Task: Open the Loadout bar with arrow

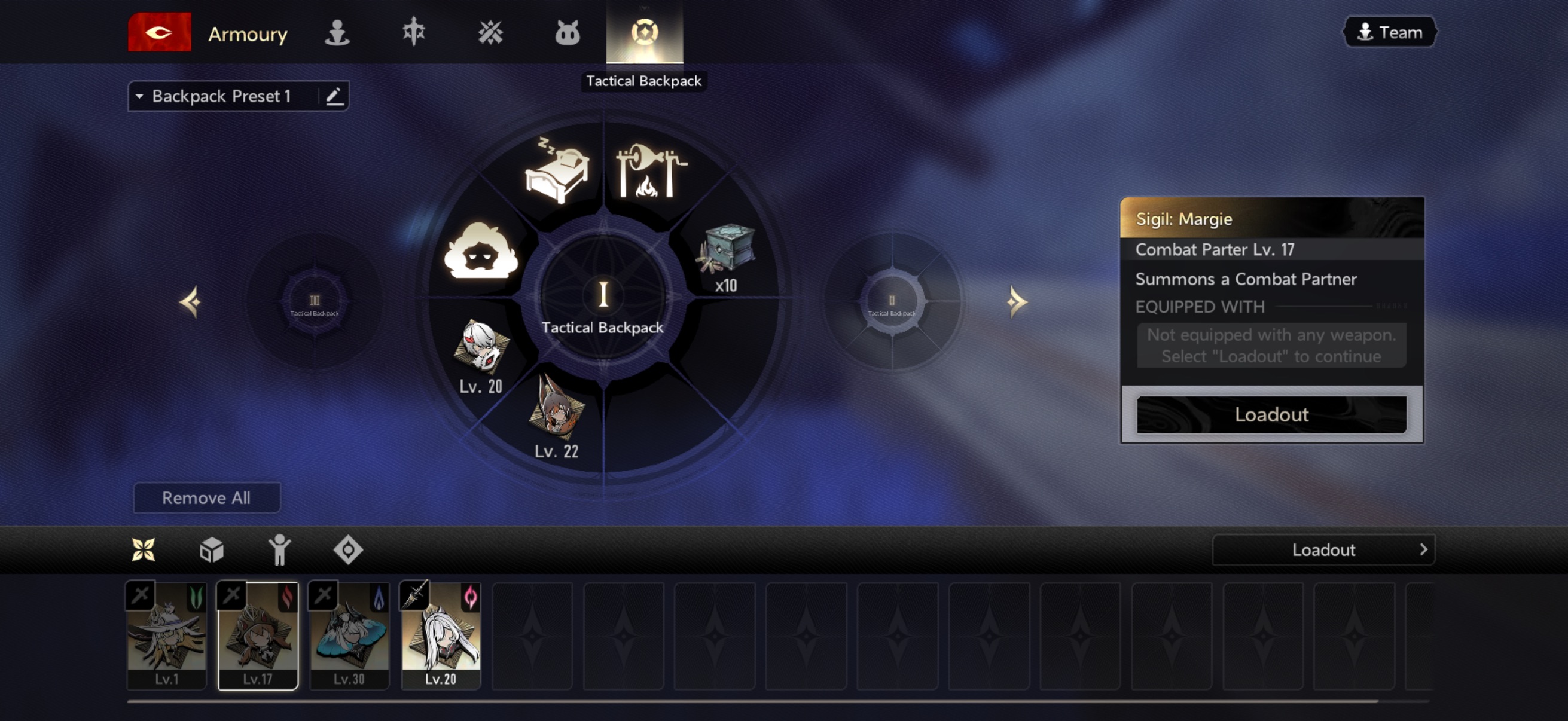Action: coord(1323,550)
